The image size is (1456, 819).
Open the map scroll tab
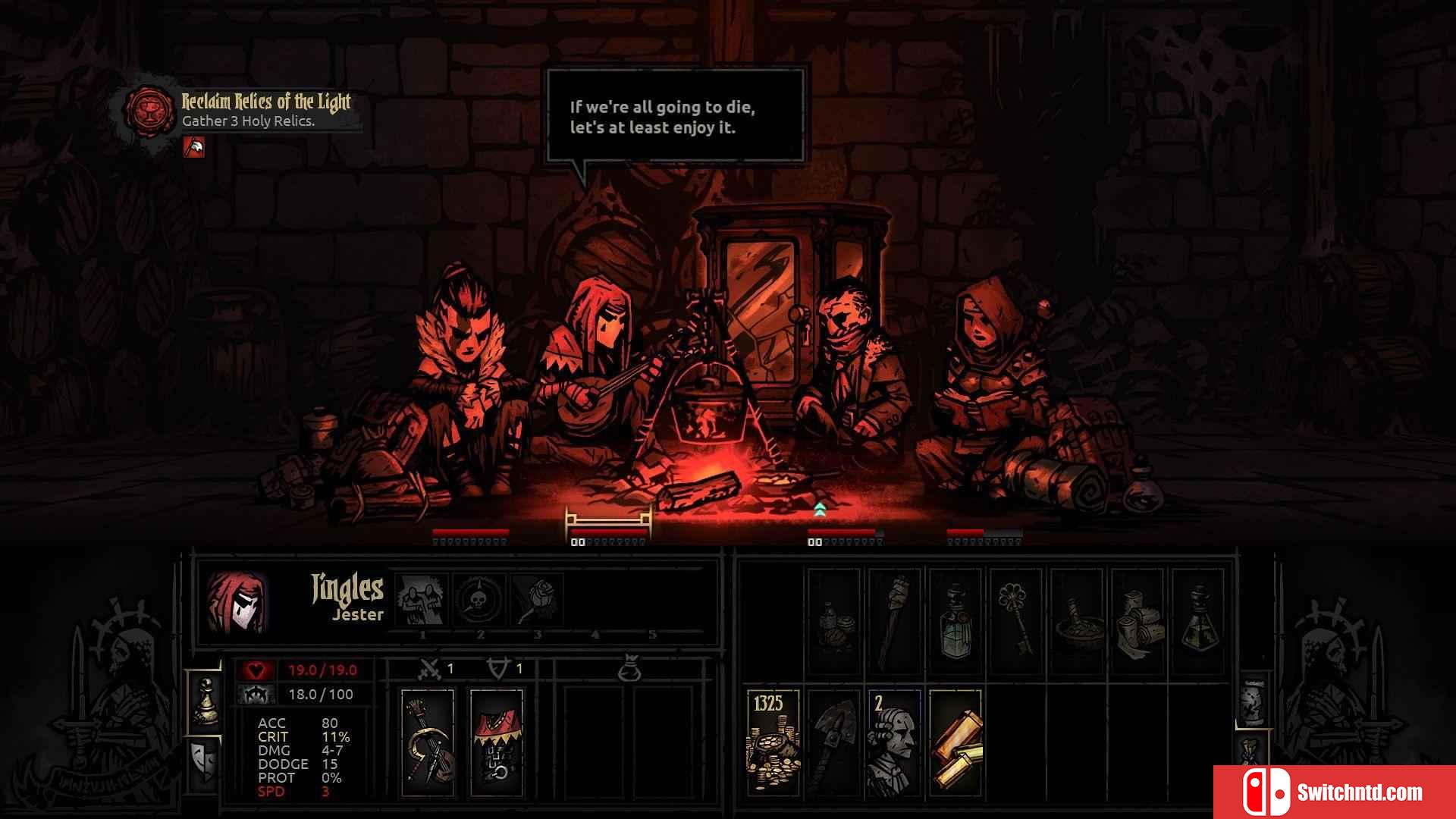[1253, 700]
